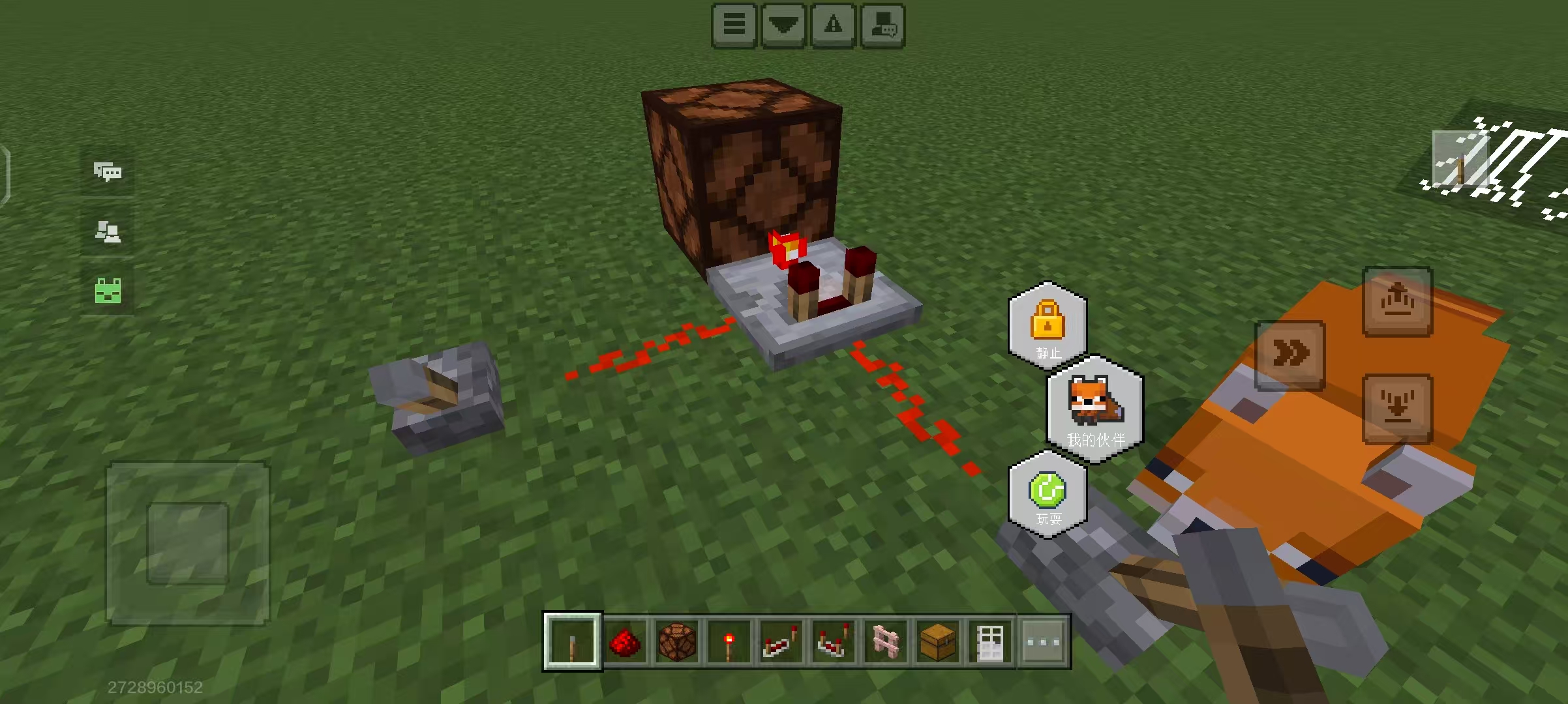
Task: Open the pause menu with three bars
Action: coord(734,25)
